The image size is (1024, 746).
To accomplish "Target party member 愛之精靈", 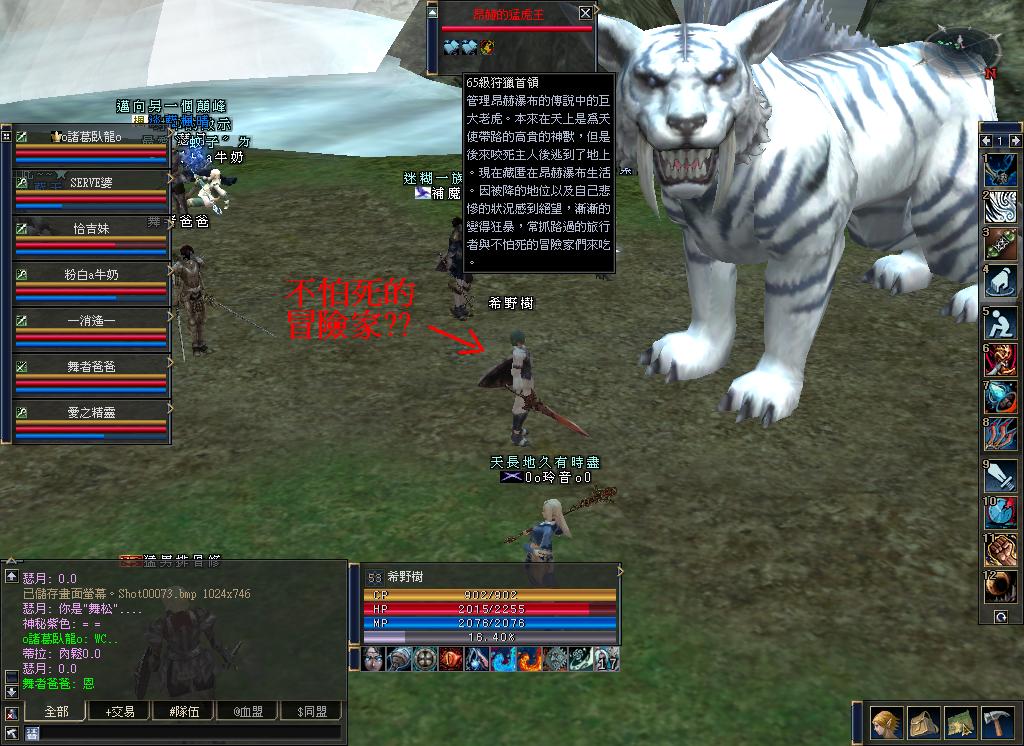I will click(x=91, y=411).
